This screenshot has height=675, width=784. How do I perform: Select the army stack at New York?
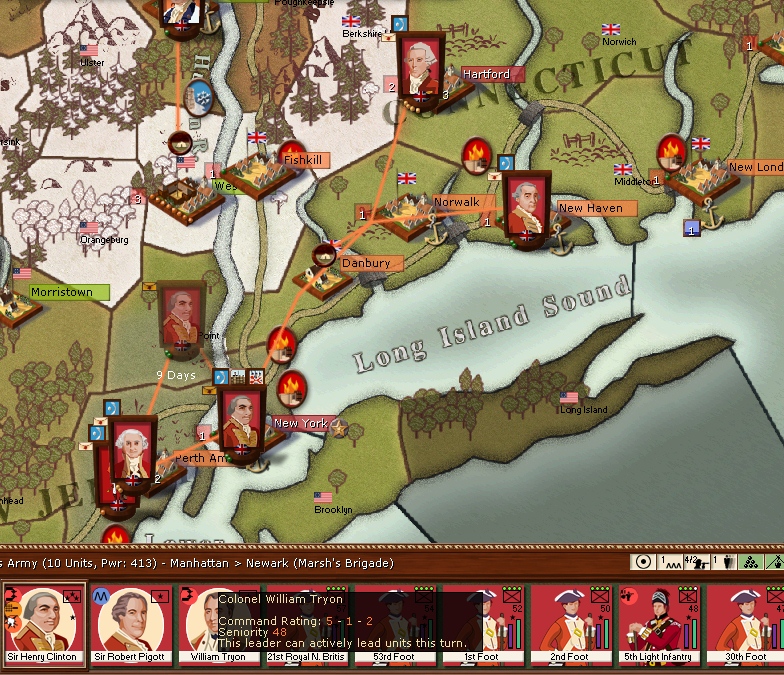point(240,423)
